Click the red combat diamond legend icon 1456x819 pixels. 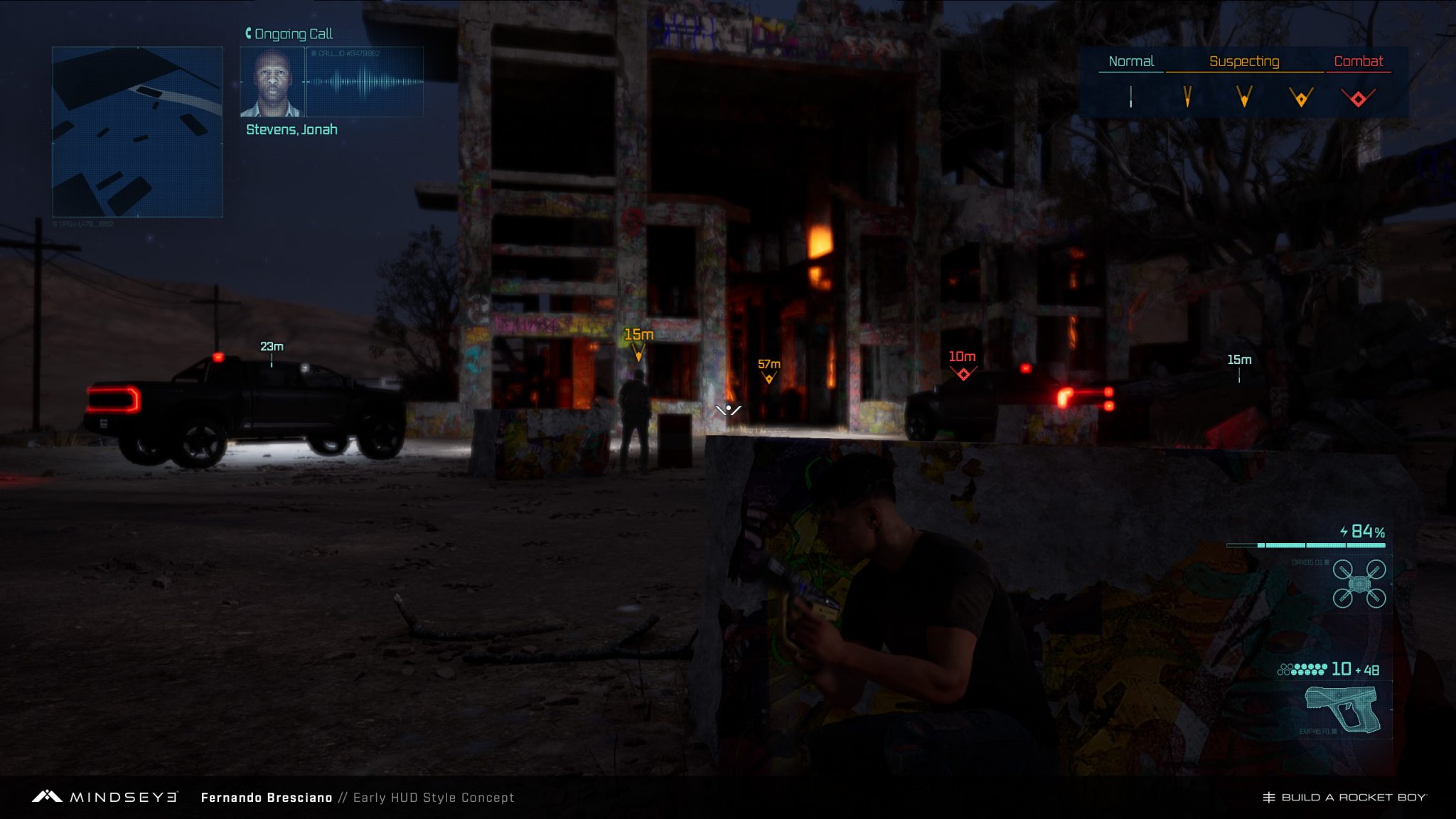click(x=1358, y=98)
